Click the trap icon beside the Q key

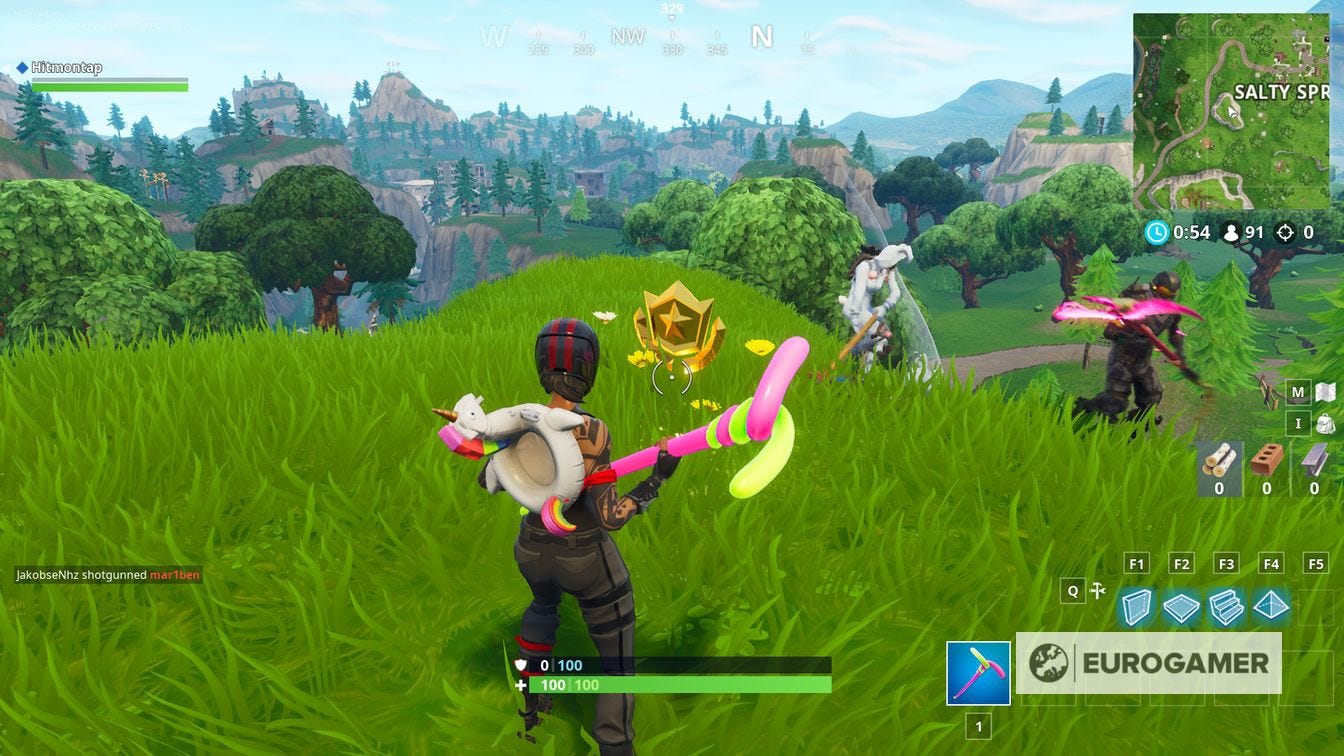[1098, 590]
